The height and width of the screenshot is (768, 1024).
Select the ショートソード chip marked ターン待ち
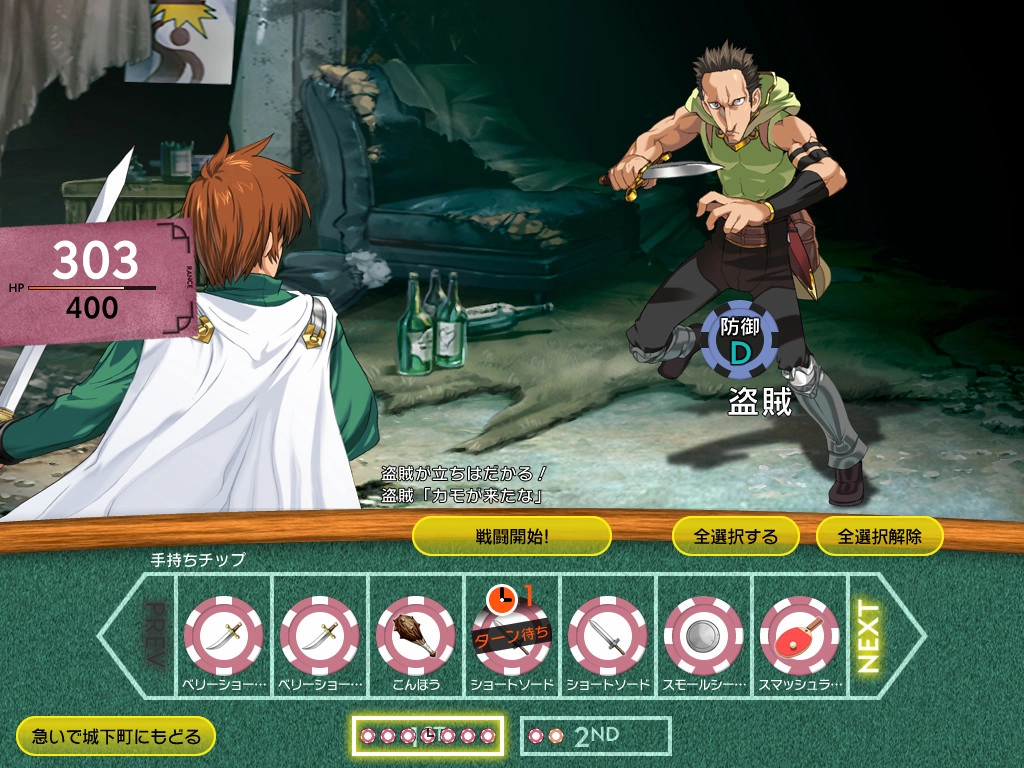[511, 635]
